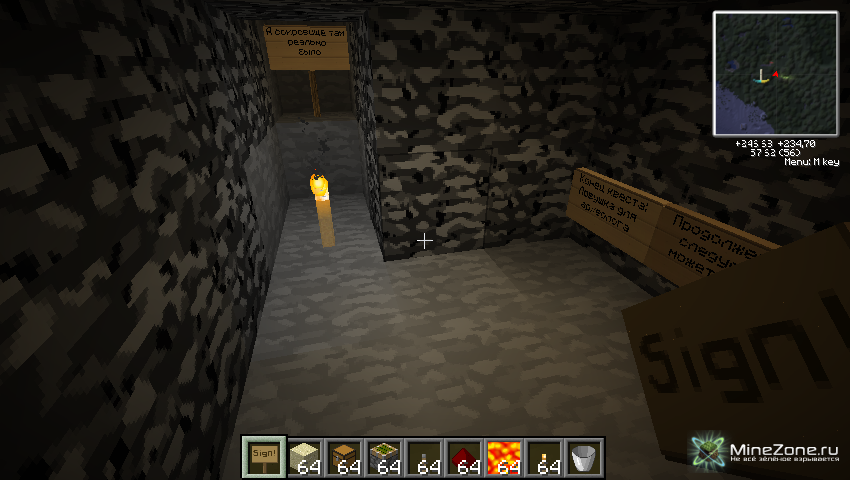850x480 pixels.
Task: Click the minimap in the corner
Action: pyautogui.click(x=775, y=73)
